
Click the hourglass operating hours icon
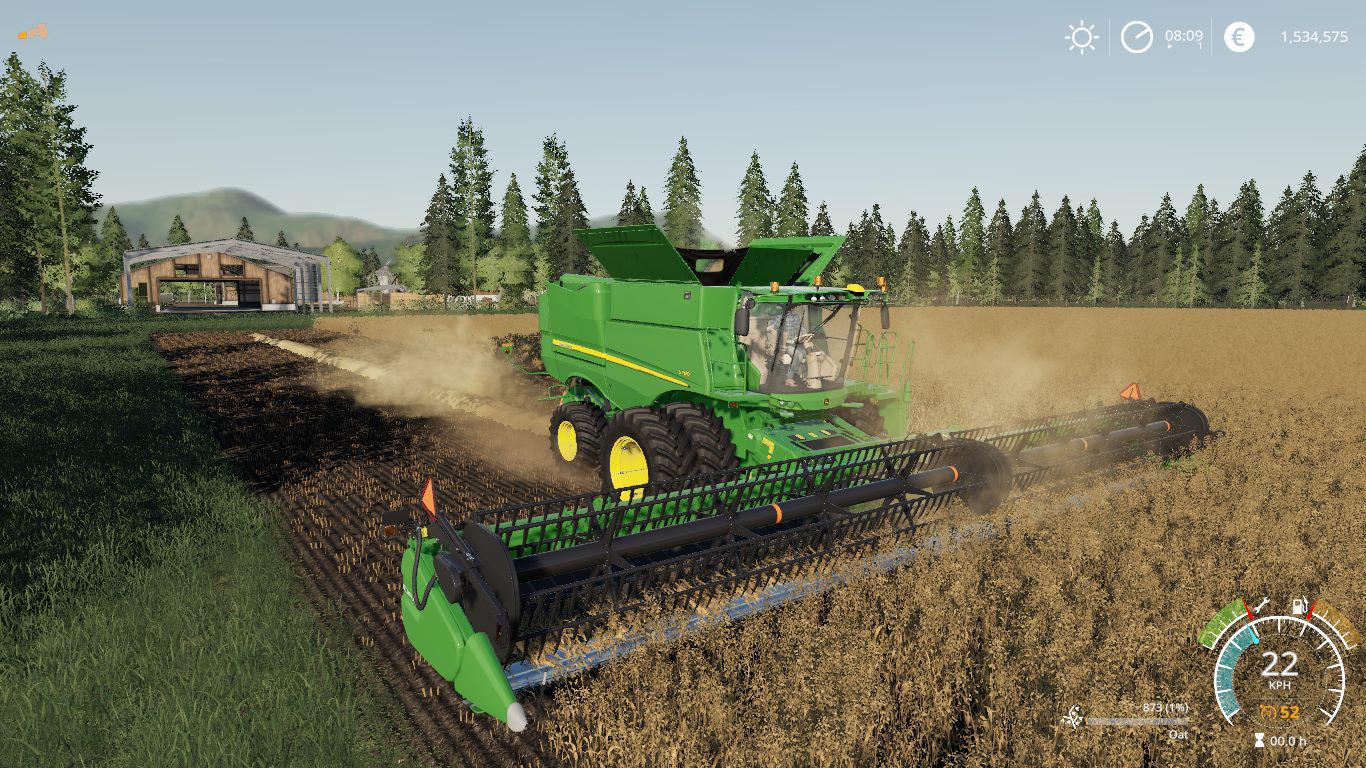point(1258,741)
